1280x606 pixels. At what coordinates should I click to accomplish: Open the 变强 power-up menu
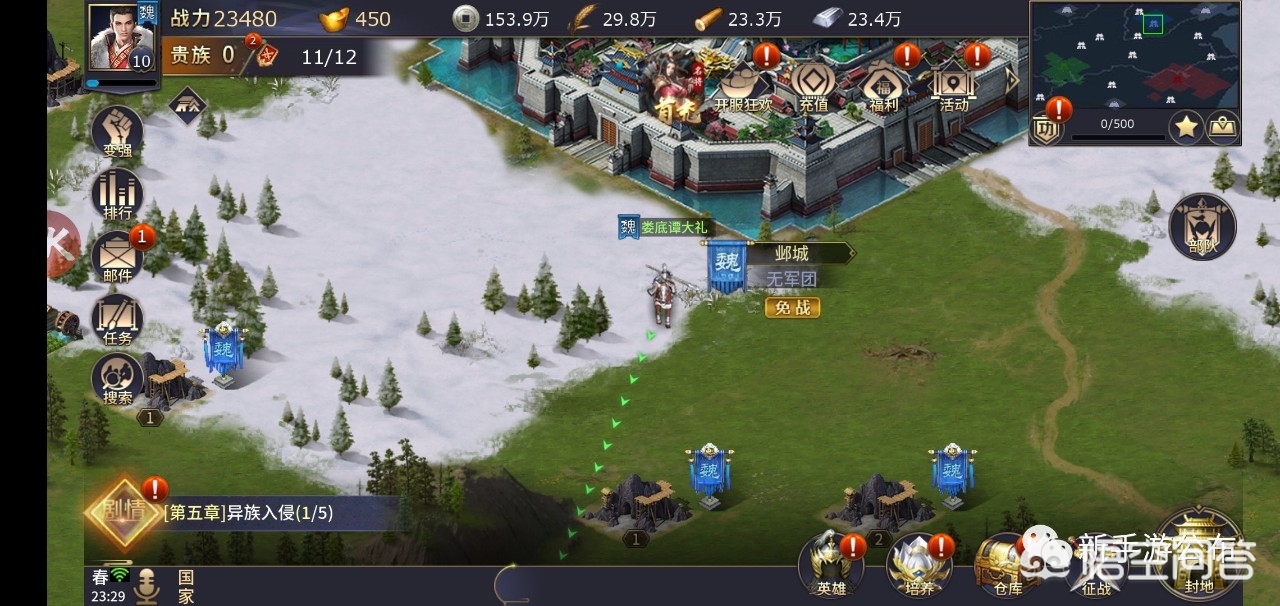(x=117, y=132)
